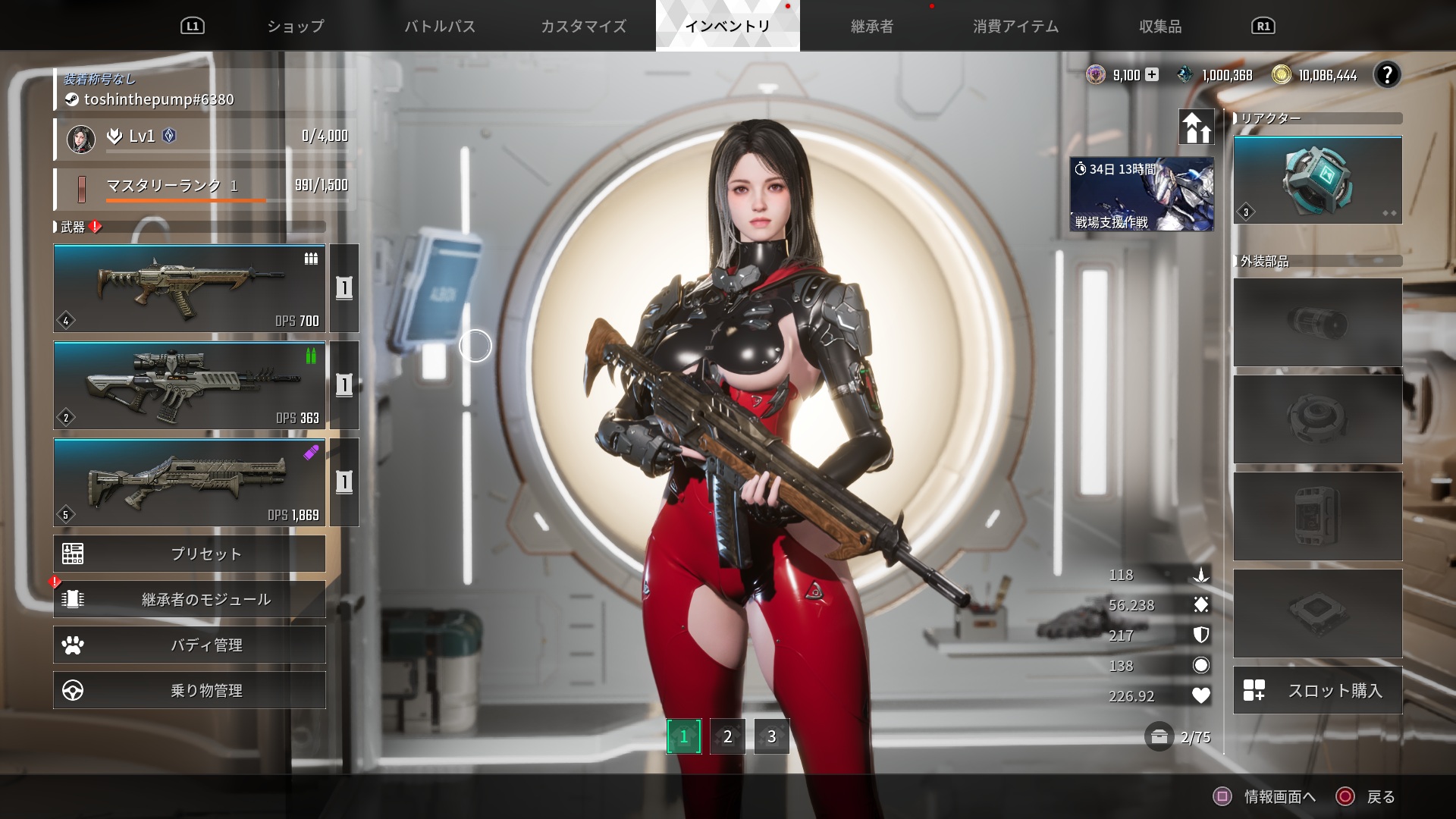The image size is (1456, 819).
Task: Select the assault rifle slot with DPS 700
Action: [190, 288]
